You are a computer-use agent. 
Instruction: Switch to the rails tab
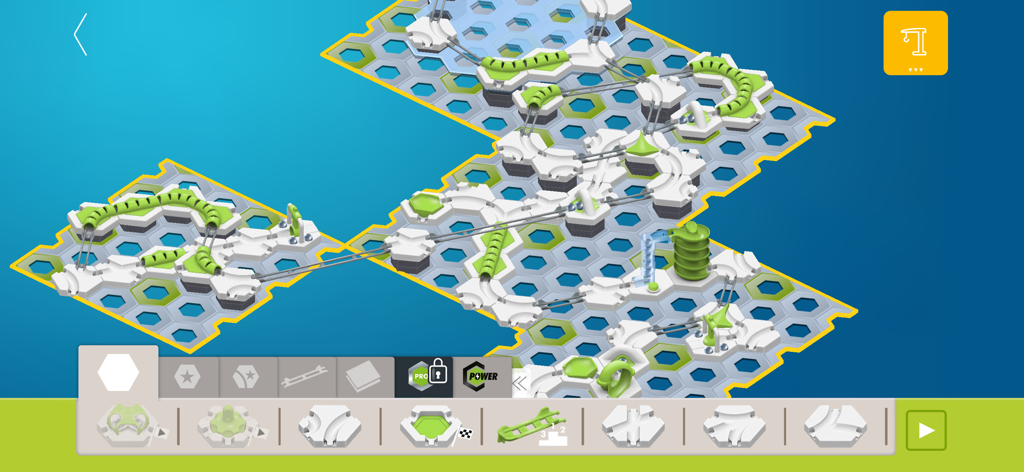(305, 377)
